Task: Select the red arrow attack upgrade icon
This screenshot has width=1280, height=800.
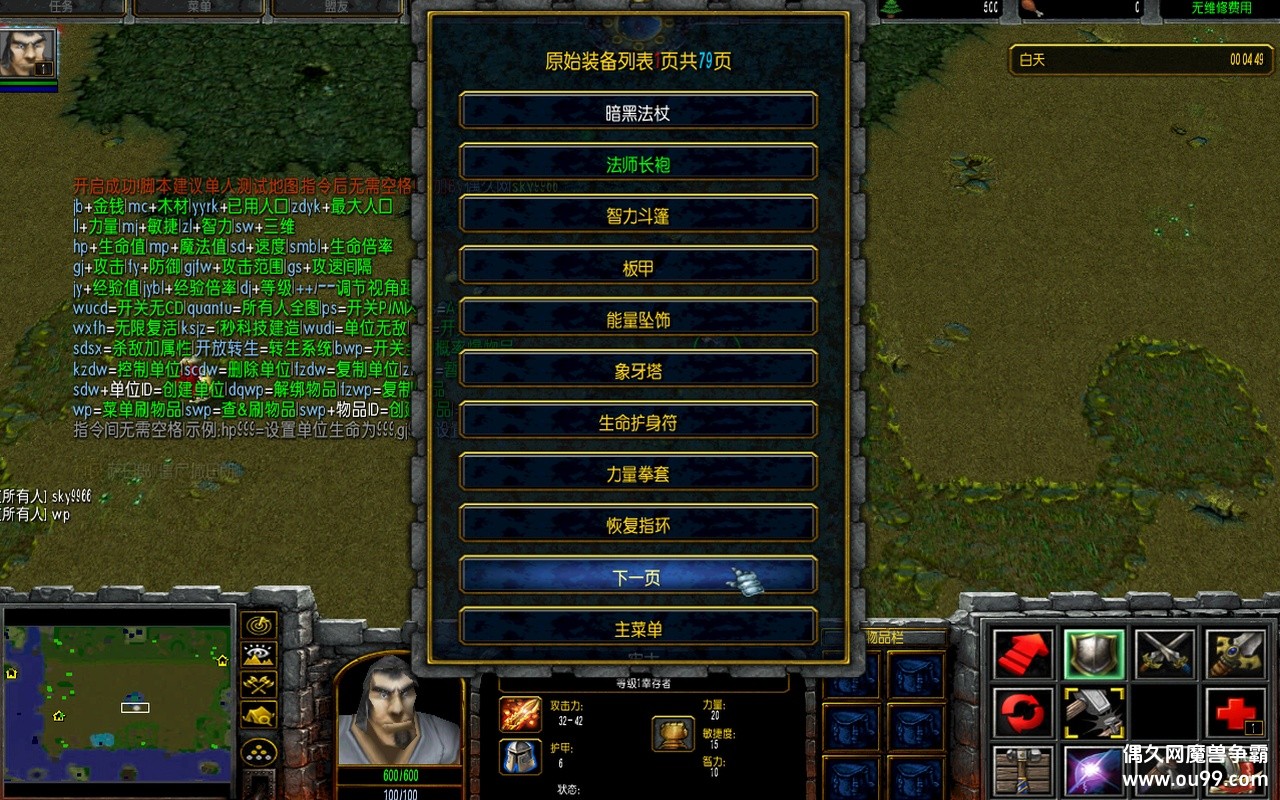Action: pos(1023,653)
